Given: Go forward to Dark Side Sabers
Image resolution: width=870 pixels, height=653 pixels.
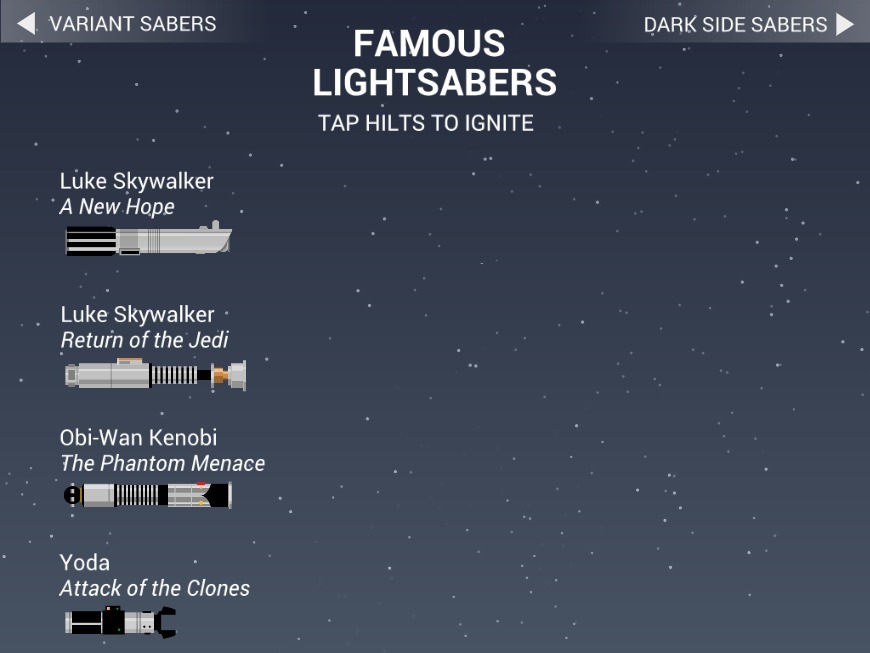Looking at the screenshot, I should tap(749, 24).
